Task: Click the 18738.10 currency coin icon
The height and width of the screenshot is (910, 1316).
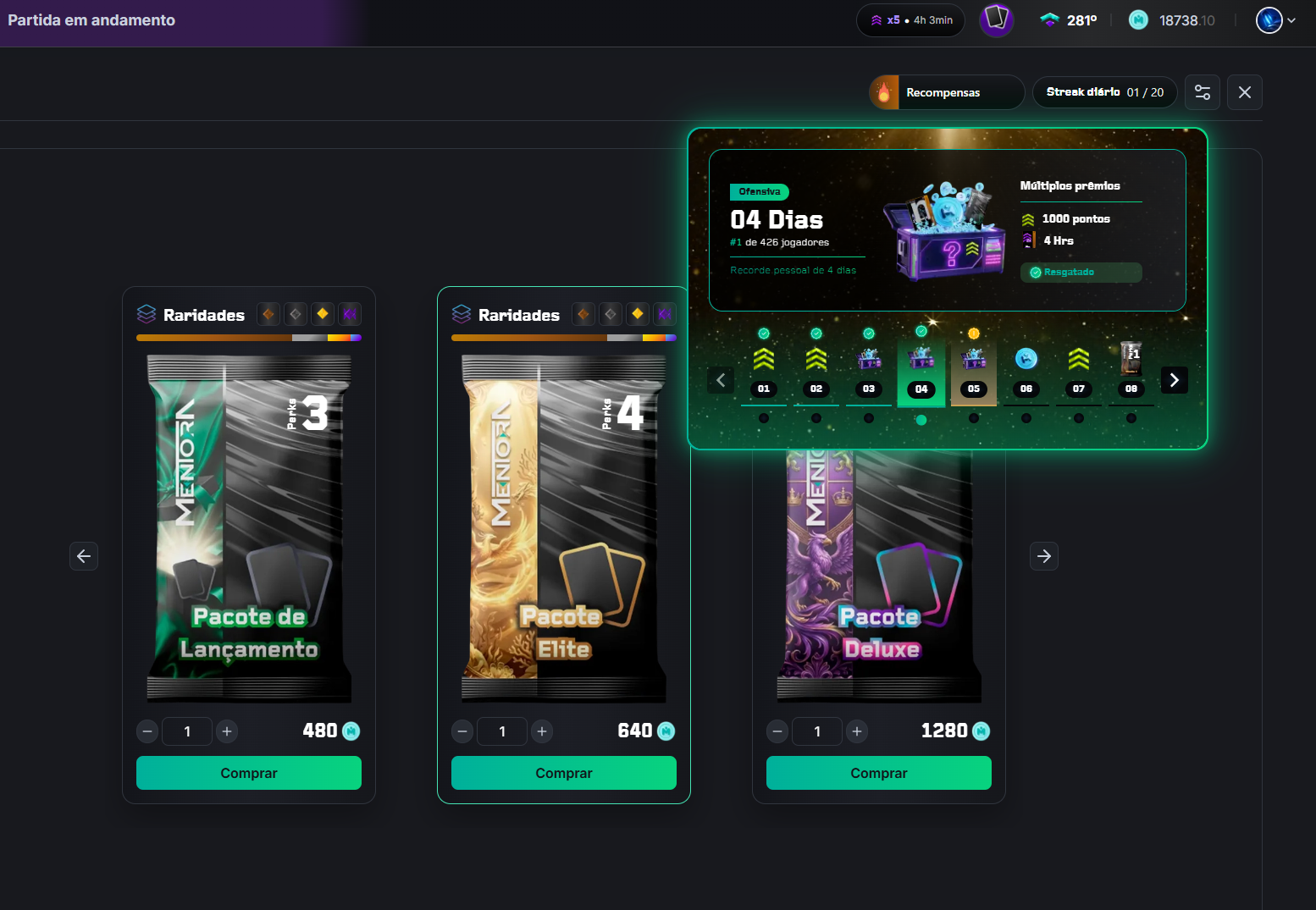Action: tap(1138, 19)
